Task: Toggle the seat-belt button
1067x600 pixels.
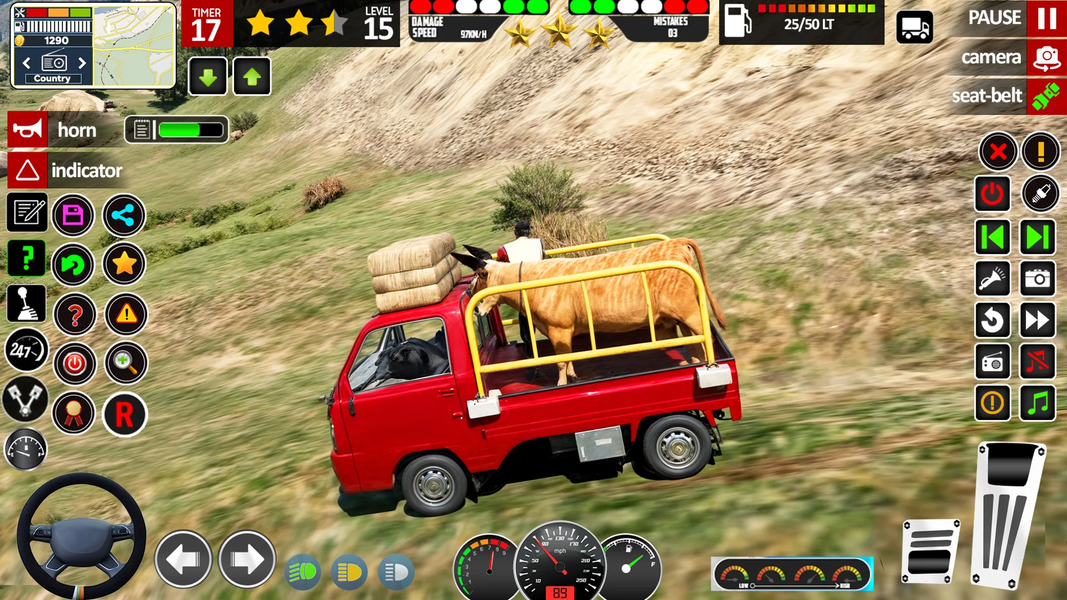Action: pos(1045,97)
